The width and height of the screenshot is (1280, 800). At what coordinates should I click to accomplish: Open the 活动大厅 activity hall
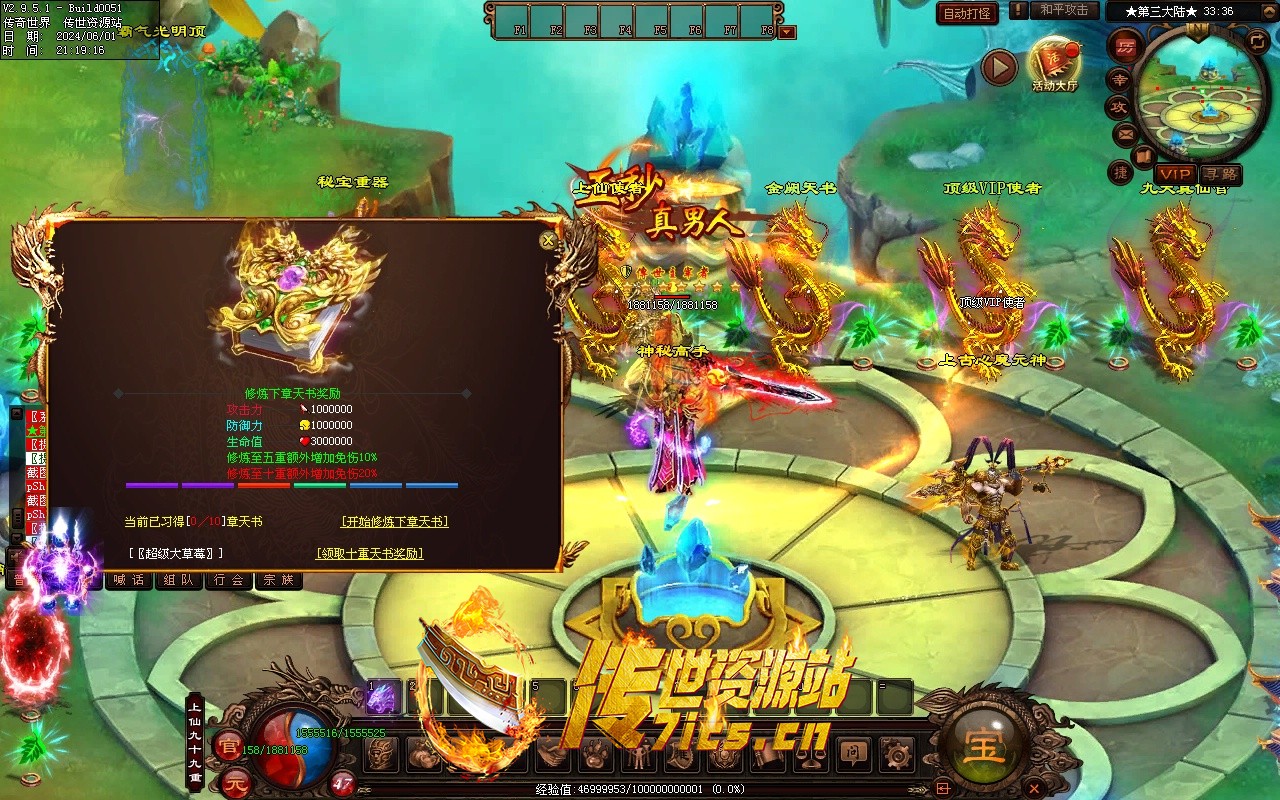point(1055,62)
